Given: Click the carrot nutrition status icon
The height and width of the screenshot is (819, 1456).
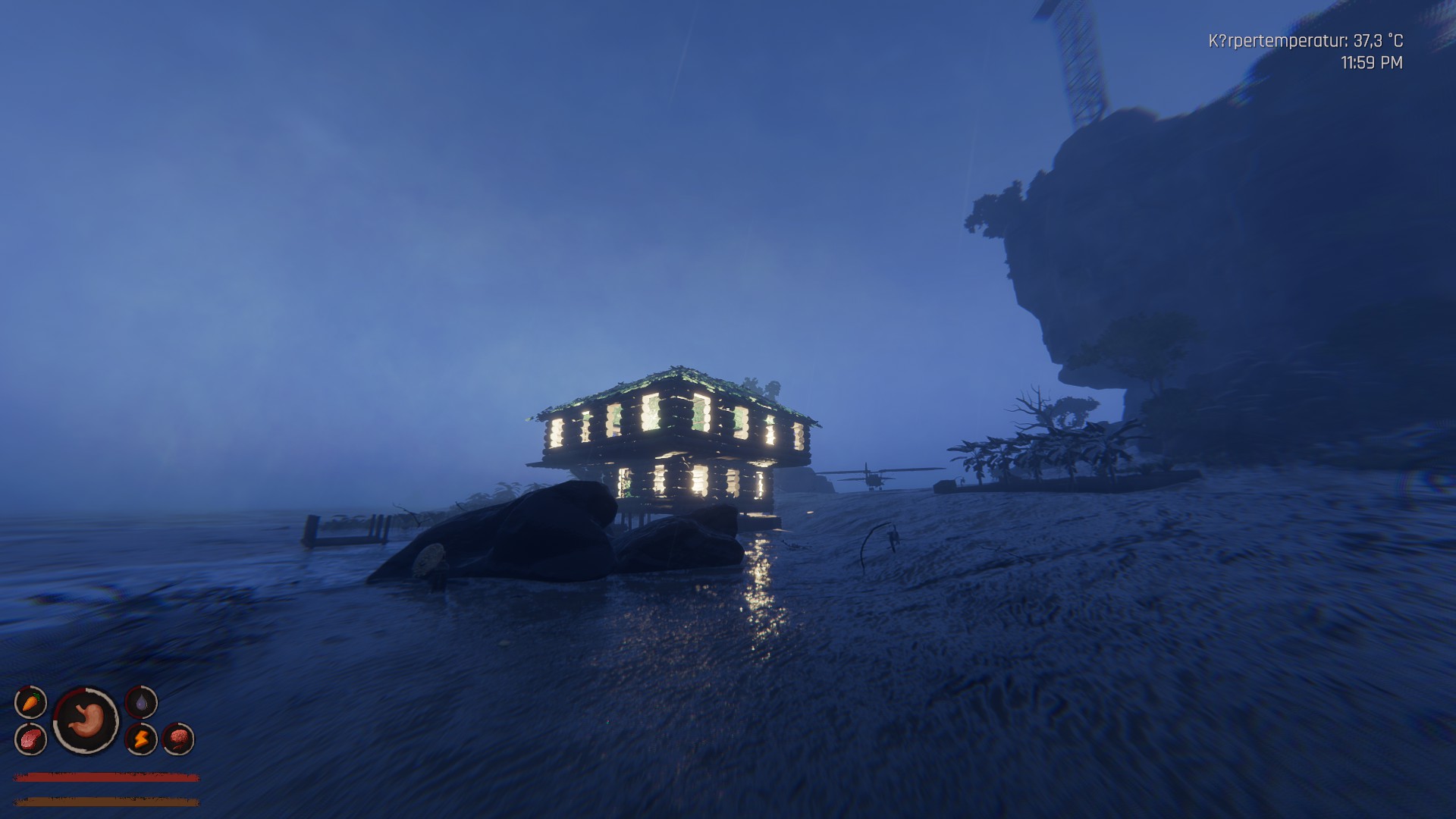Looking at the screenshot, I should (30, 702).
